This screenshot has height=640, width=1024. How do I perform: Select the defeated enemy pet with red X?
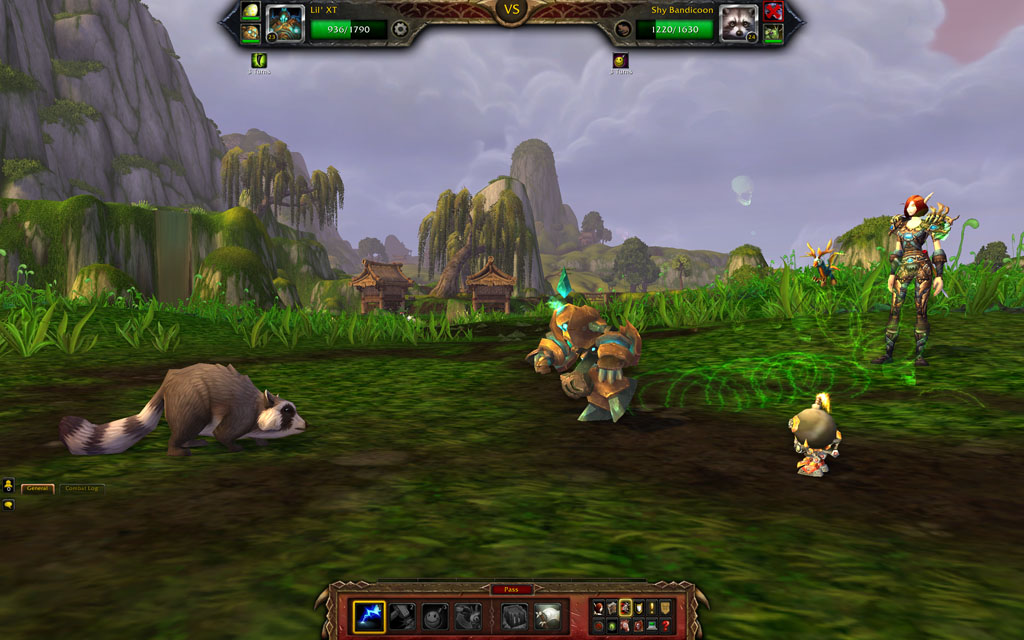[773, 12]
